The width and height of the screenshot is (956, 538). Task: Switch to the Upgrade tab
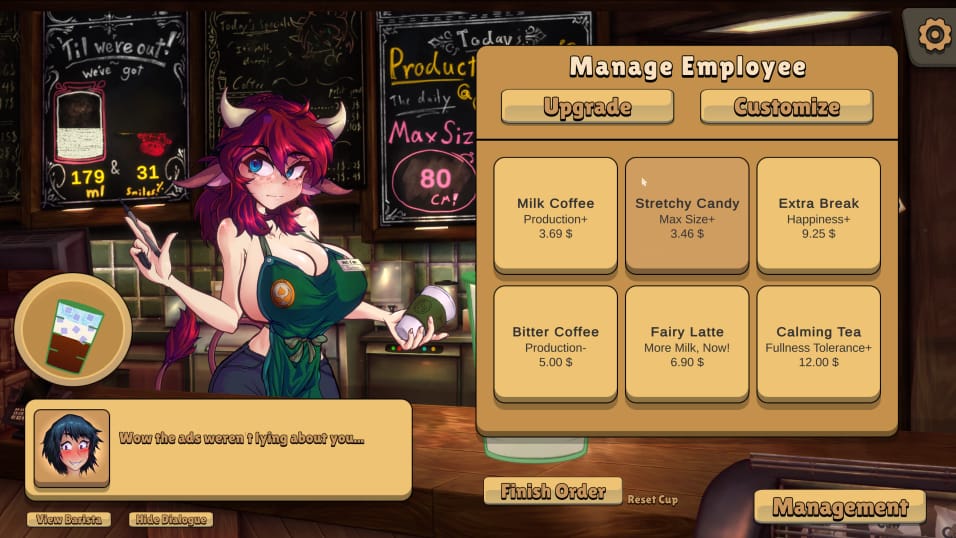click(587, 107)
